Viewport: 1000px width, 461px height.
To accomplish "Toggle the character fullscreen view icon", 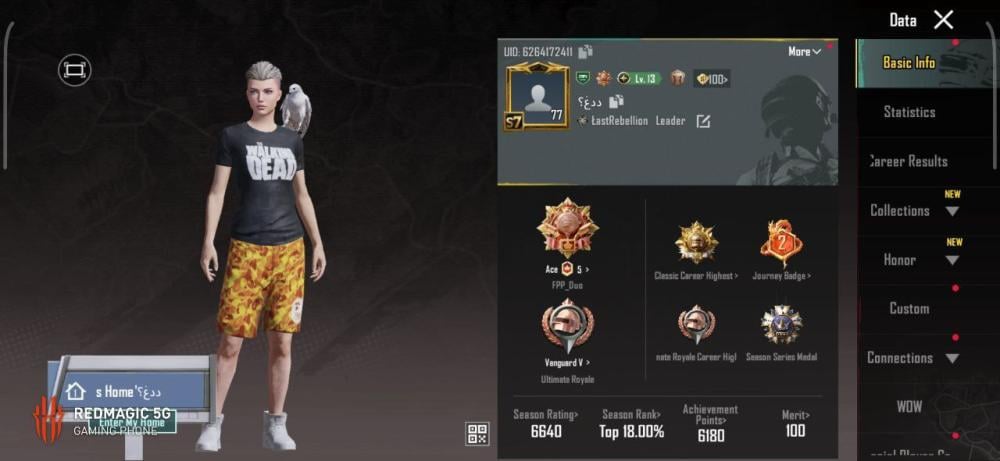I will click(x=74, y=69).
